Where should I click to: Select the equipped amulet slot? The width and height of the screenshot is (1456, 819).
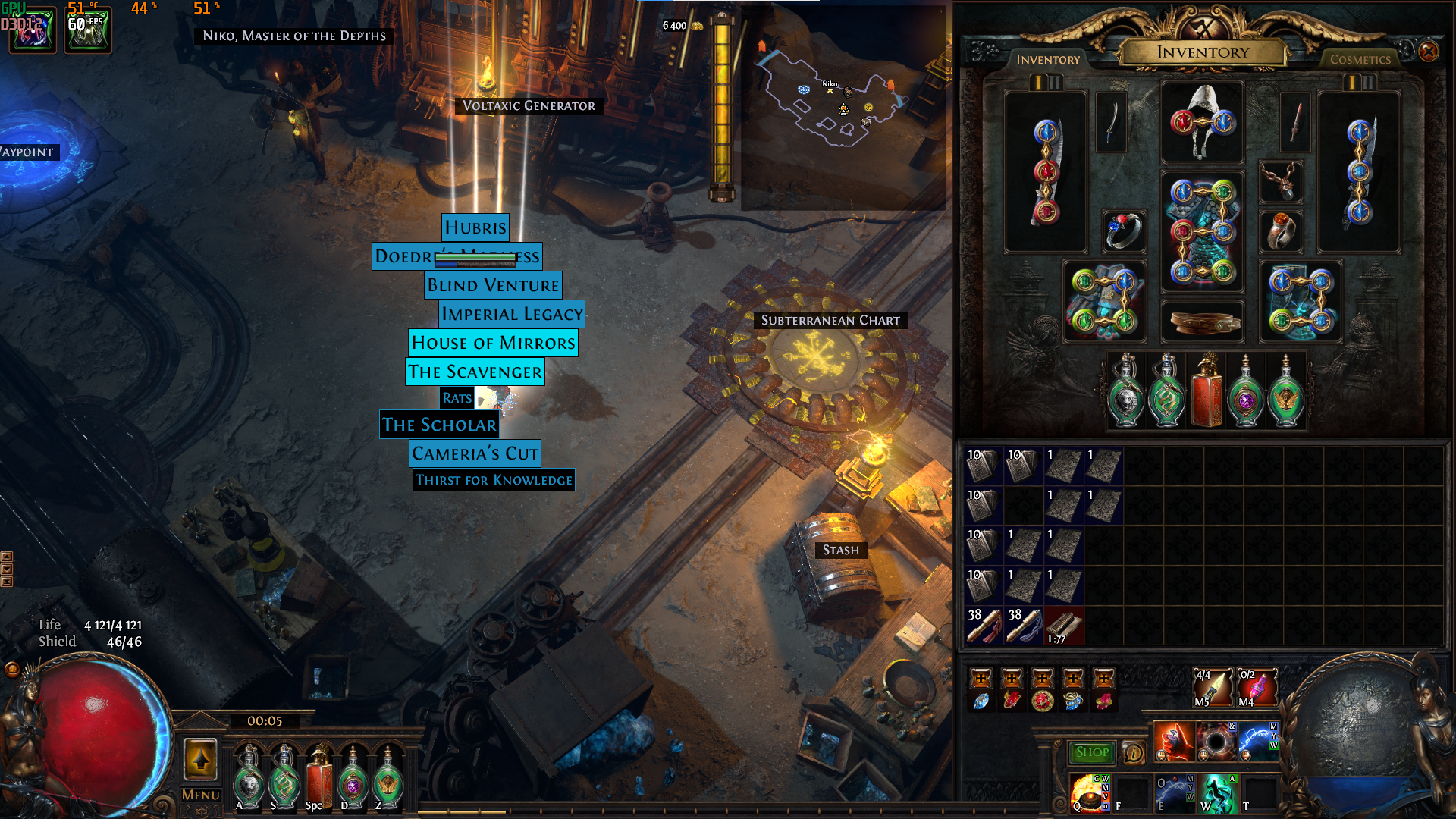point(1281,182)
